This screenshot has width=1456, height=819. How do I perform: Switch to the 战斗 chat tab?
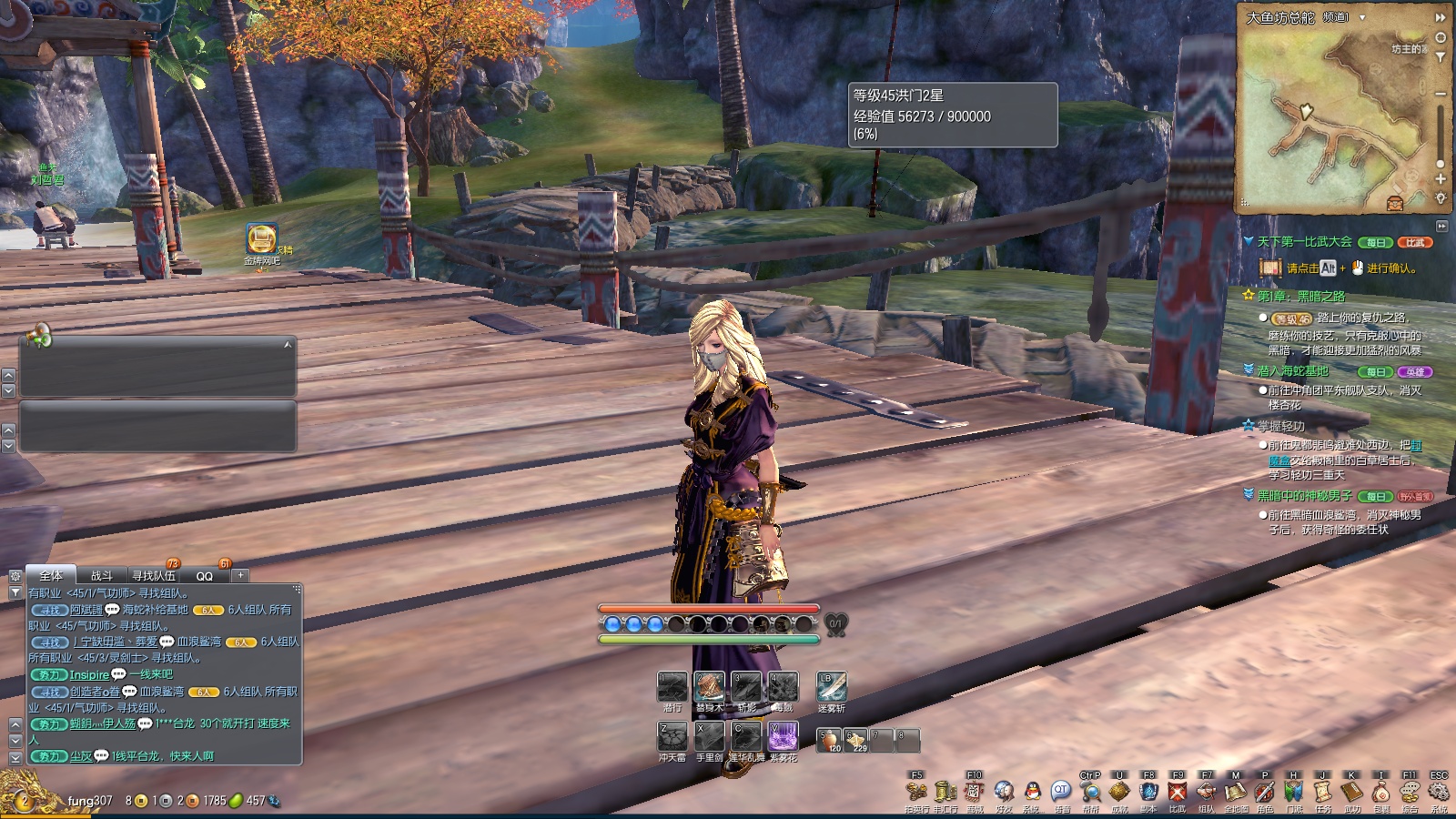click(102, 576)
